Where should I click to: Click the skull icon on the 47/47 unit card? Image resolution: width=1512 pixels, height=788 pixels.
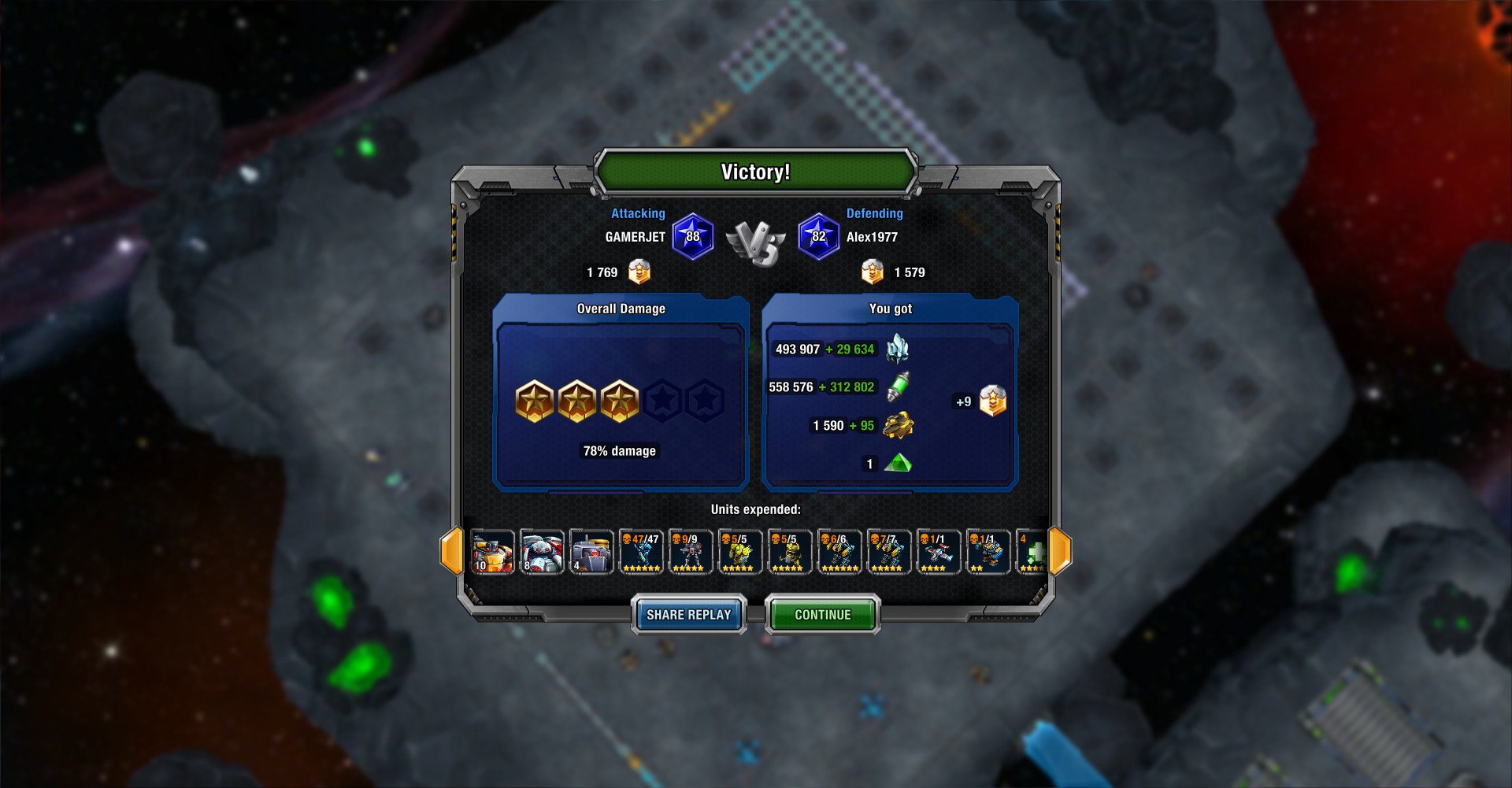(x=628, y=538)
